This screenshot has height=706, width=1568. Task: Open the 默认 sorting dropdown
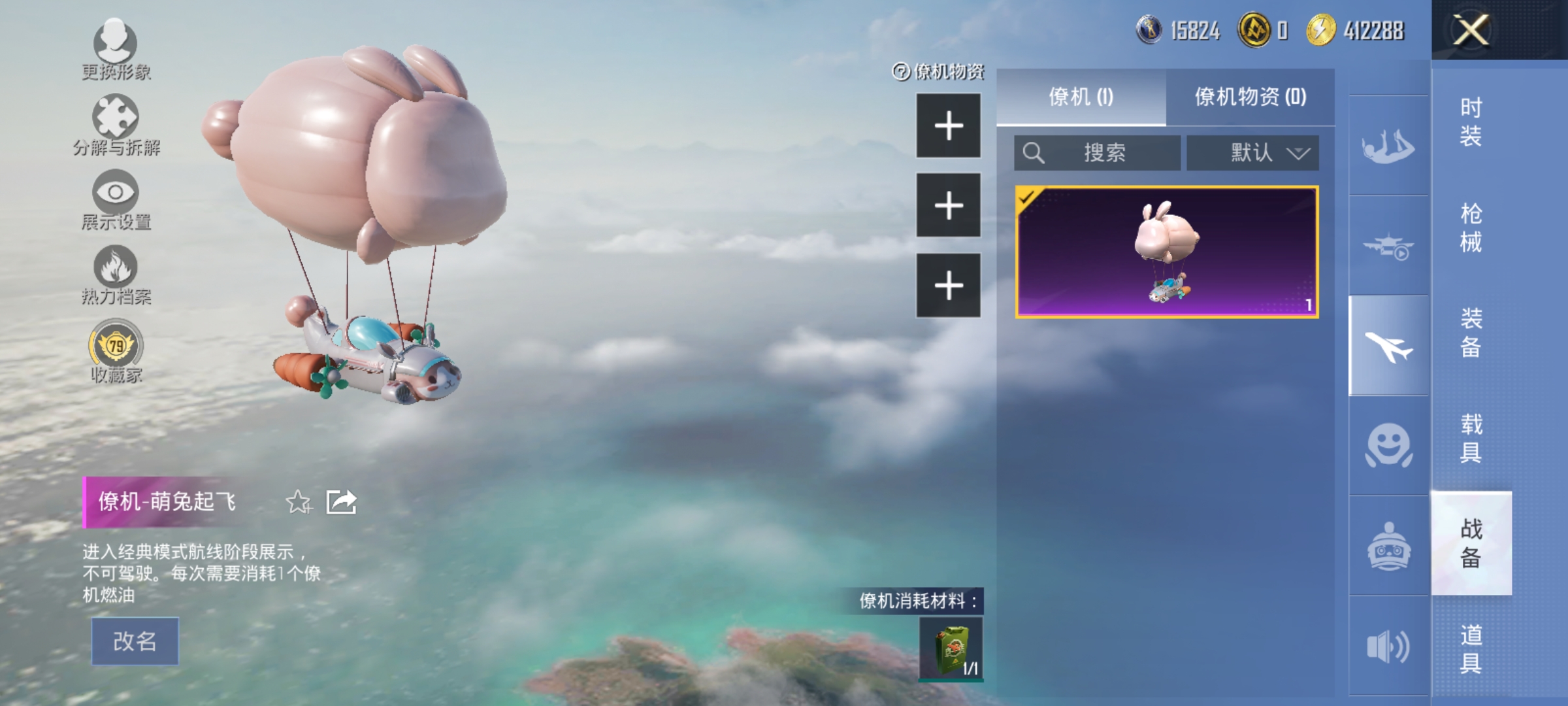(1252, 152)
